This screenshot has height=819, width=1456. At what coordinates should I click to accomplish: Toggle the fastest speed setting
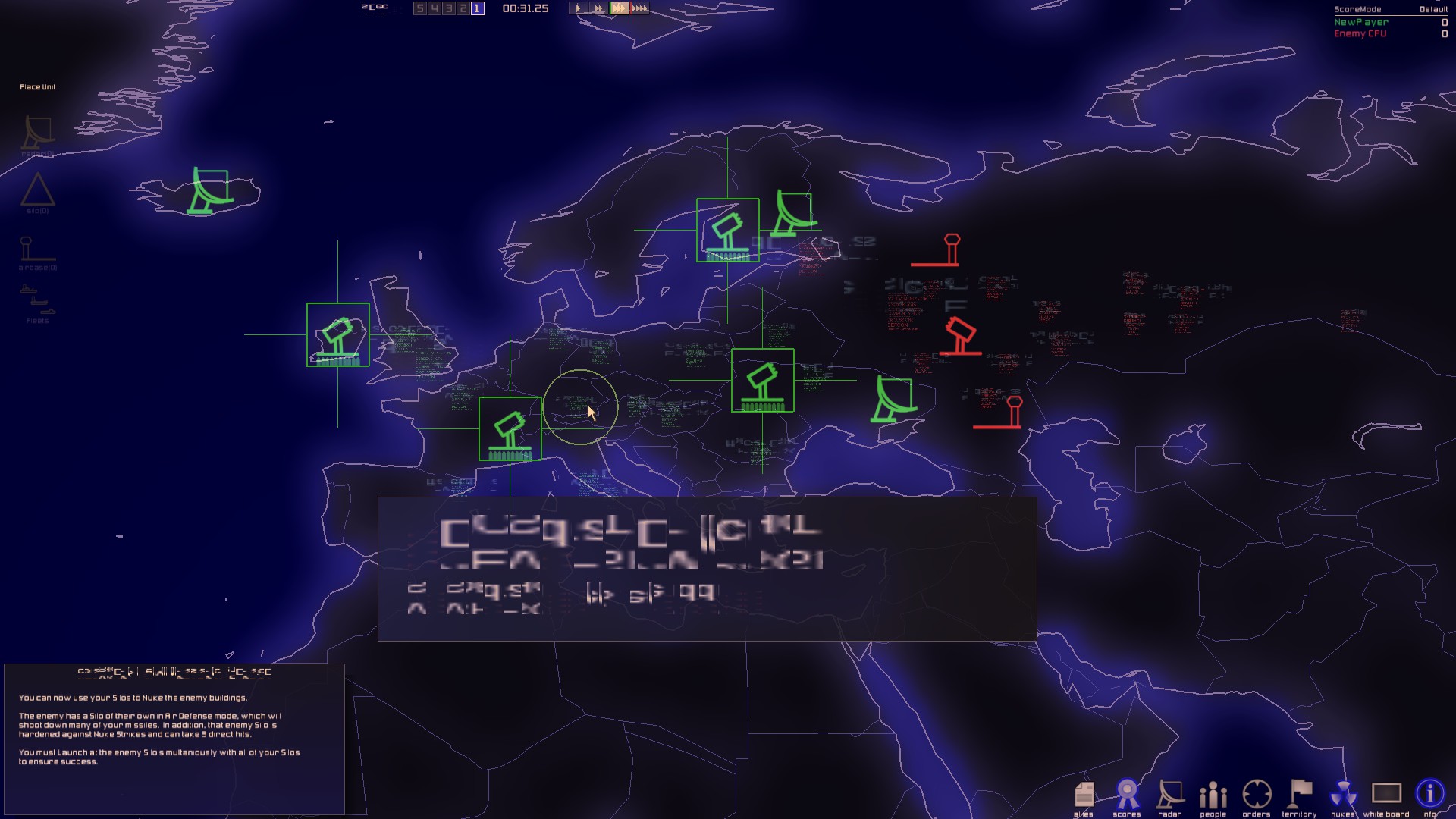[639, 9]
